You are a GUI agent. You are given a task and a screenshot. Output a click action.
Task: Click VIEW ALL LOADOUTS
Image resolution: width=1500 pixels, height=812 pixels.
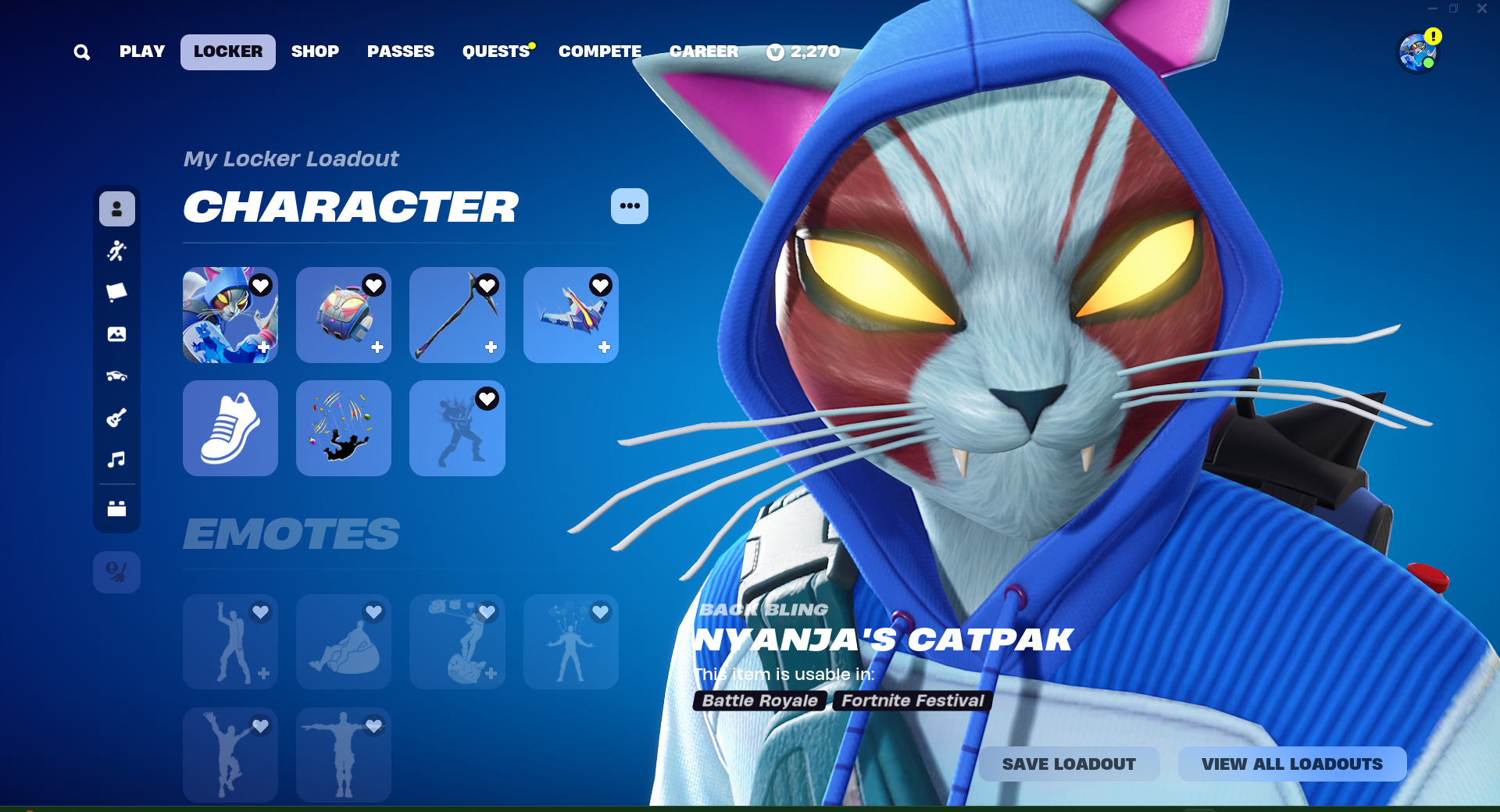coord(1291,764)
